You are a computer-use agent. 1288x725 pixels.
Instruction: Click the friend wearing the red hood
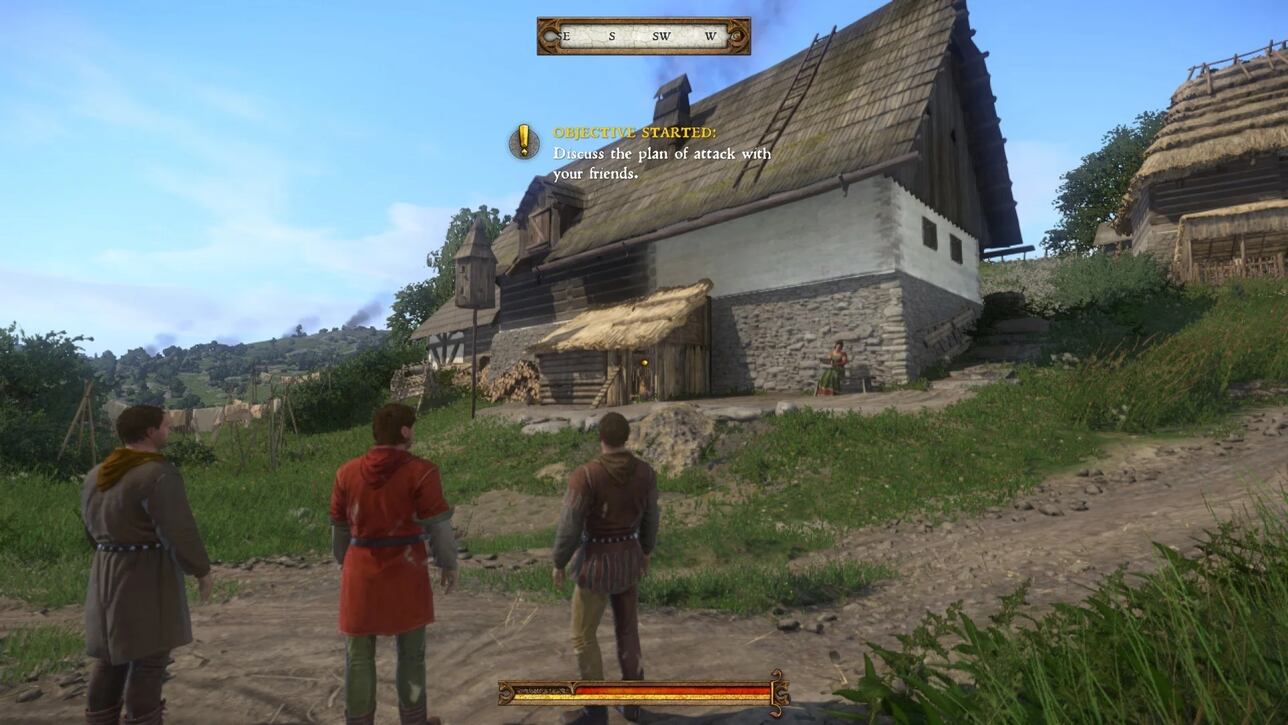[x=389, y=520]
